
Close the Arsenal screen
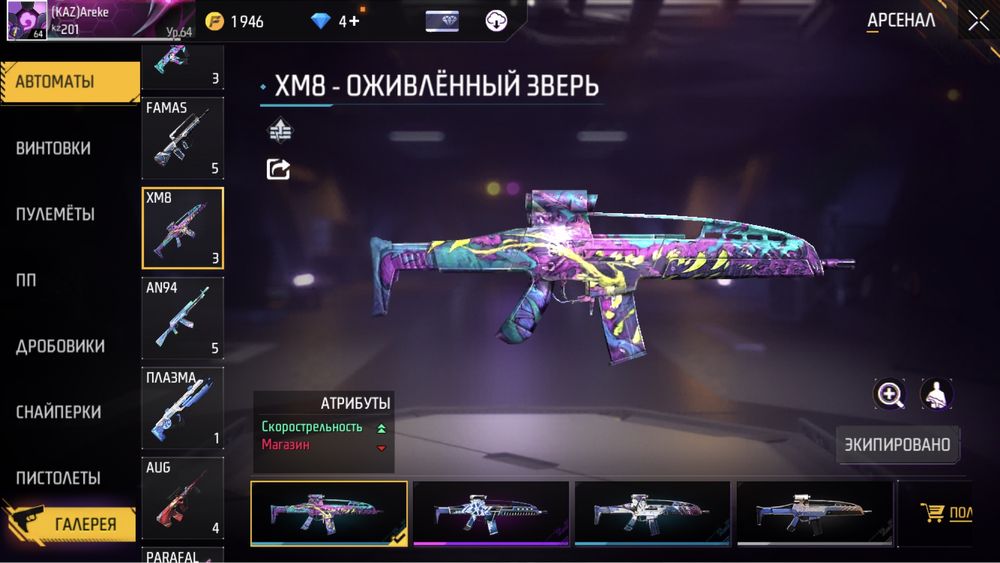[977, 21]
